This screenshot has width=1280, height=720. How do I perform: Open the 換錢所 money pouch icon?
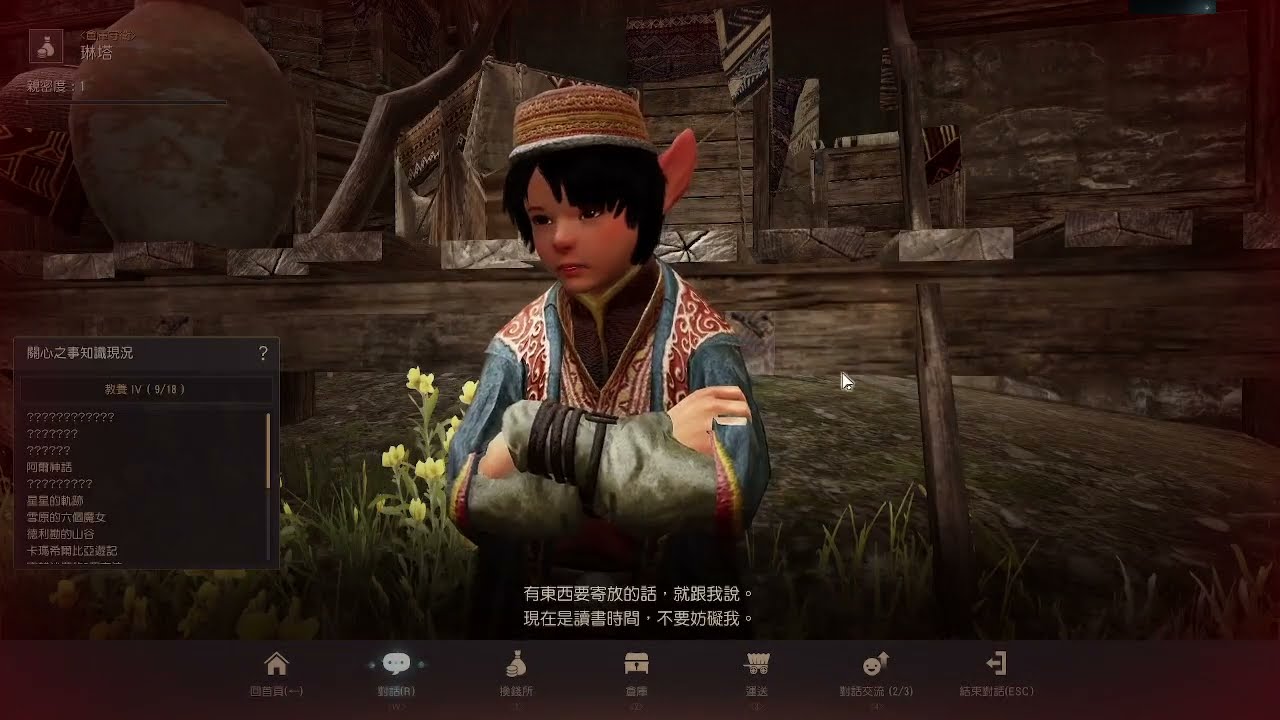518,662
